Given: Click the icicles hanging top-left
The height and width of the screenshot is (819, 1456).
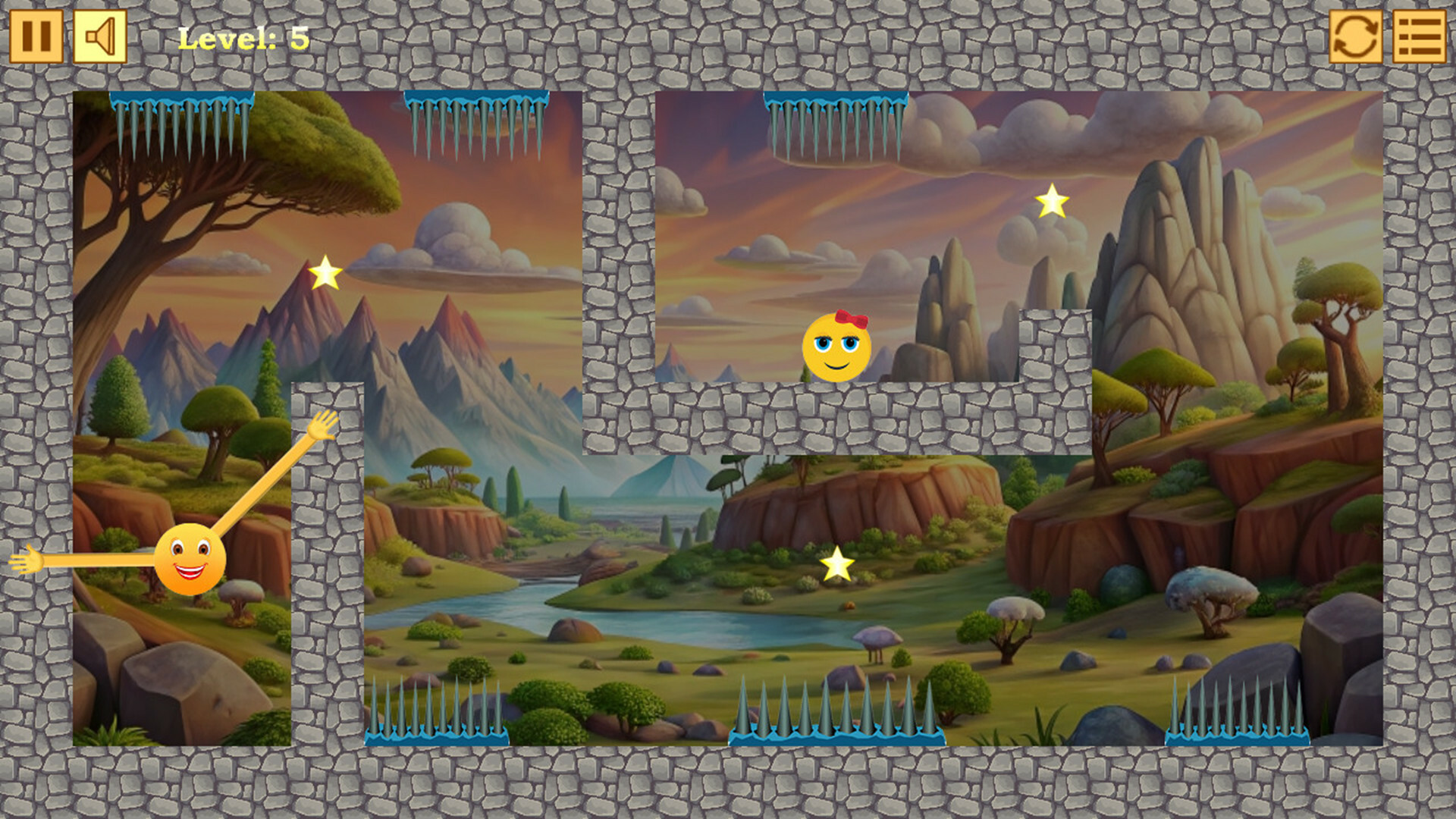Looking at the screenshot, I should point(182,121).
